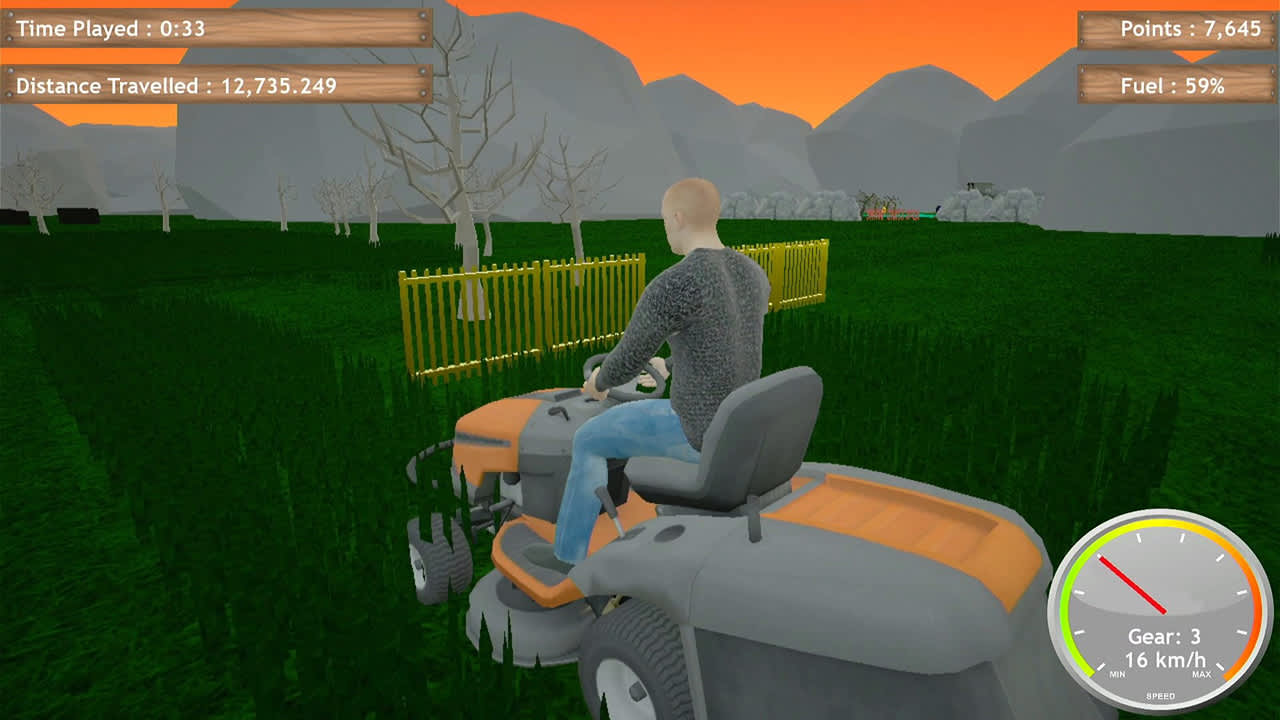Select the SPEED label below the gauge
The image size is (1280, 720).
tap(1161, 694)
